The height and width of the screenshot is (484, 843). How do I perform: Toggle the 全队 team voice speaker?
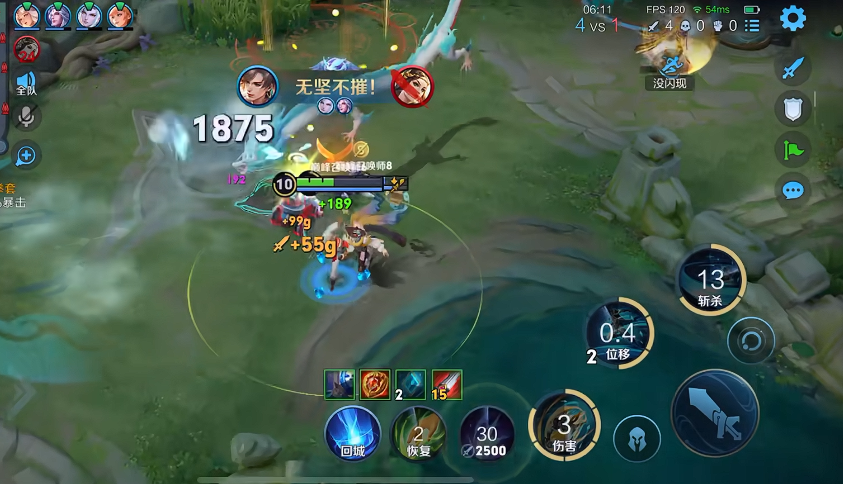pyautogui.click(x=26, y=82)
